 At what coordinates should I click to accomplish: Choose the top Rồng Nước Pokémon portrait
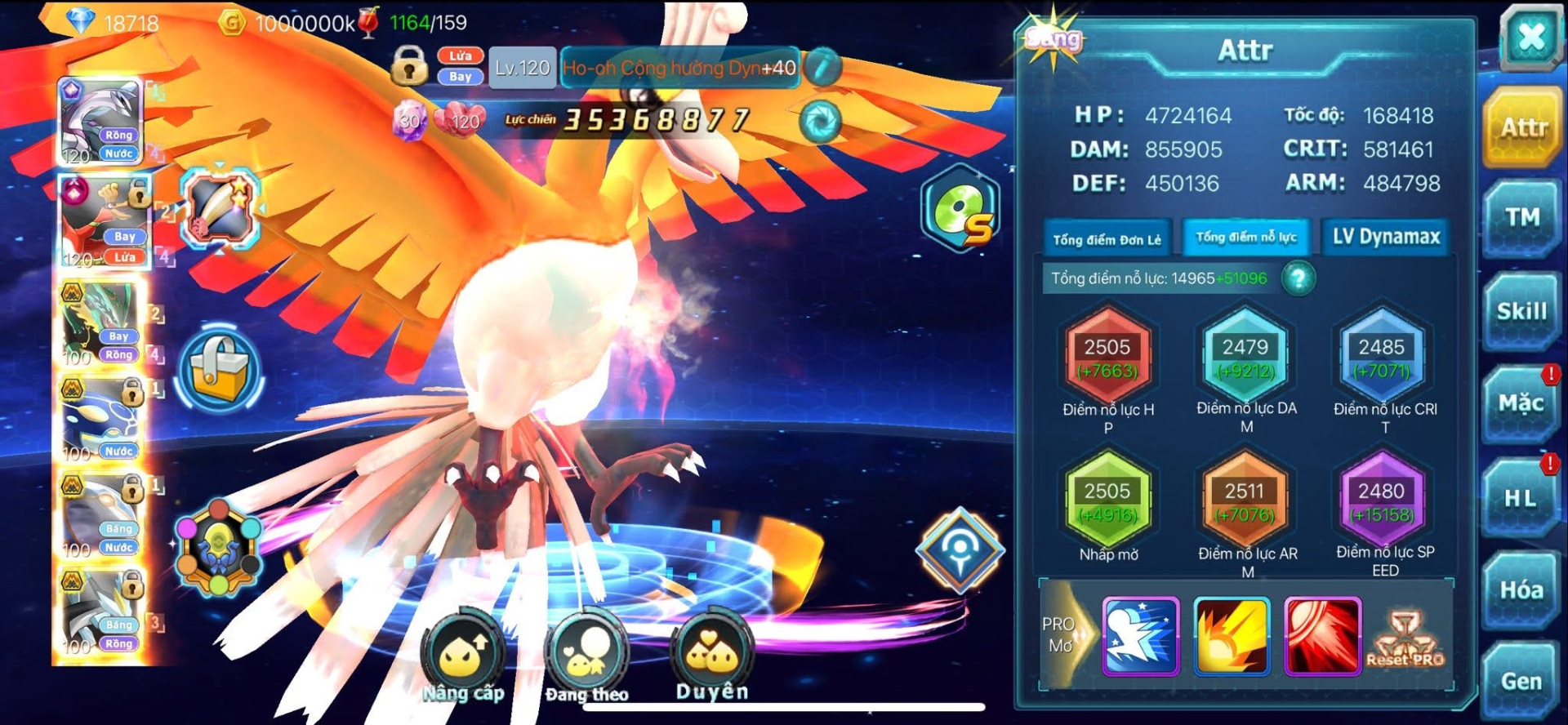103,122
